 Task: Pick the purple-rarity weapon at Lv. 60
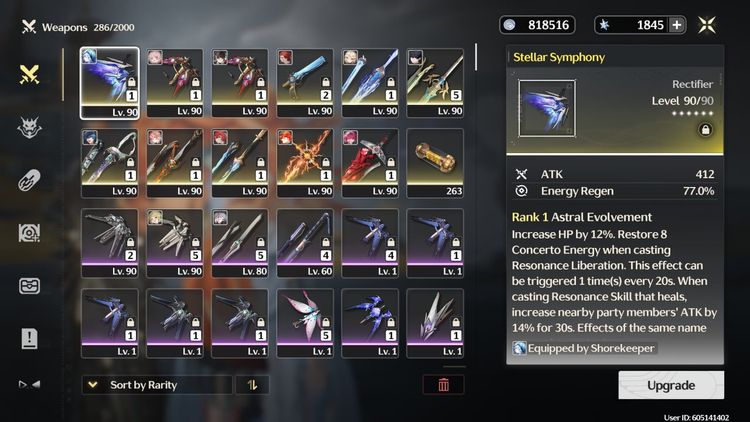click(305, 243)
